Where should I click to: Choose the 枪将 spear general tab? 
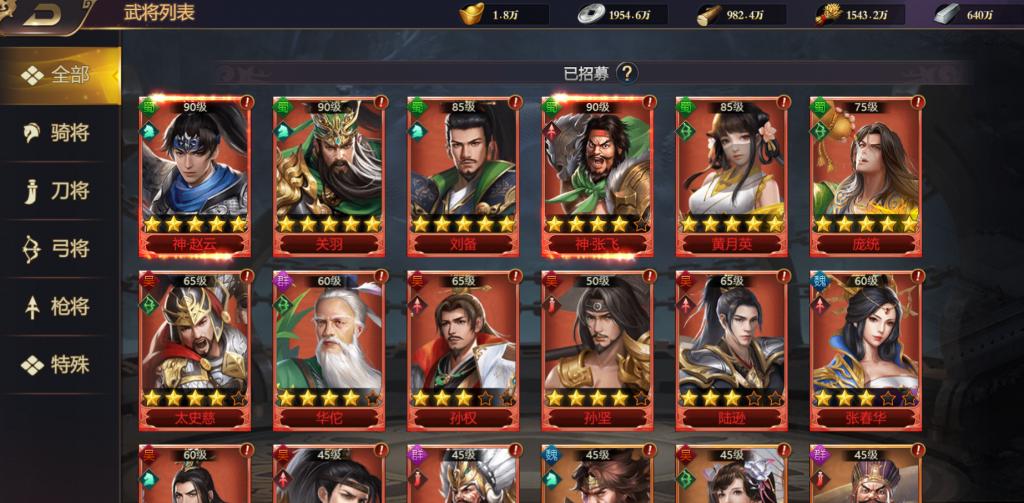pos(60,307)
